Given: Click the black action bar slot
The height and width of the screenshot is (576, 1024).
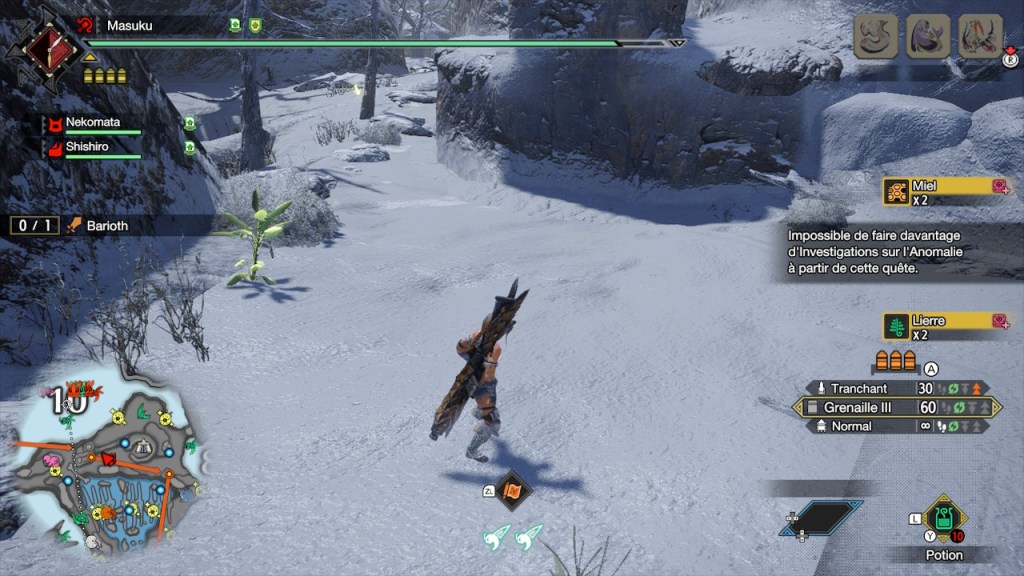Looking at the screenshot, I should pos(822,518).
